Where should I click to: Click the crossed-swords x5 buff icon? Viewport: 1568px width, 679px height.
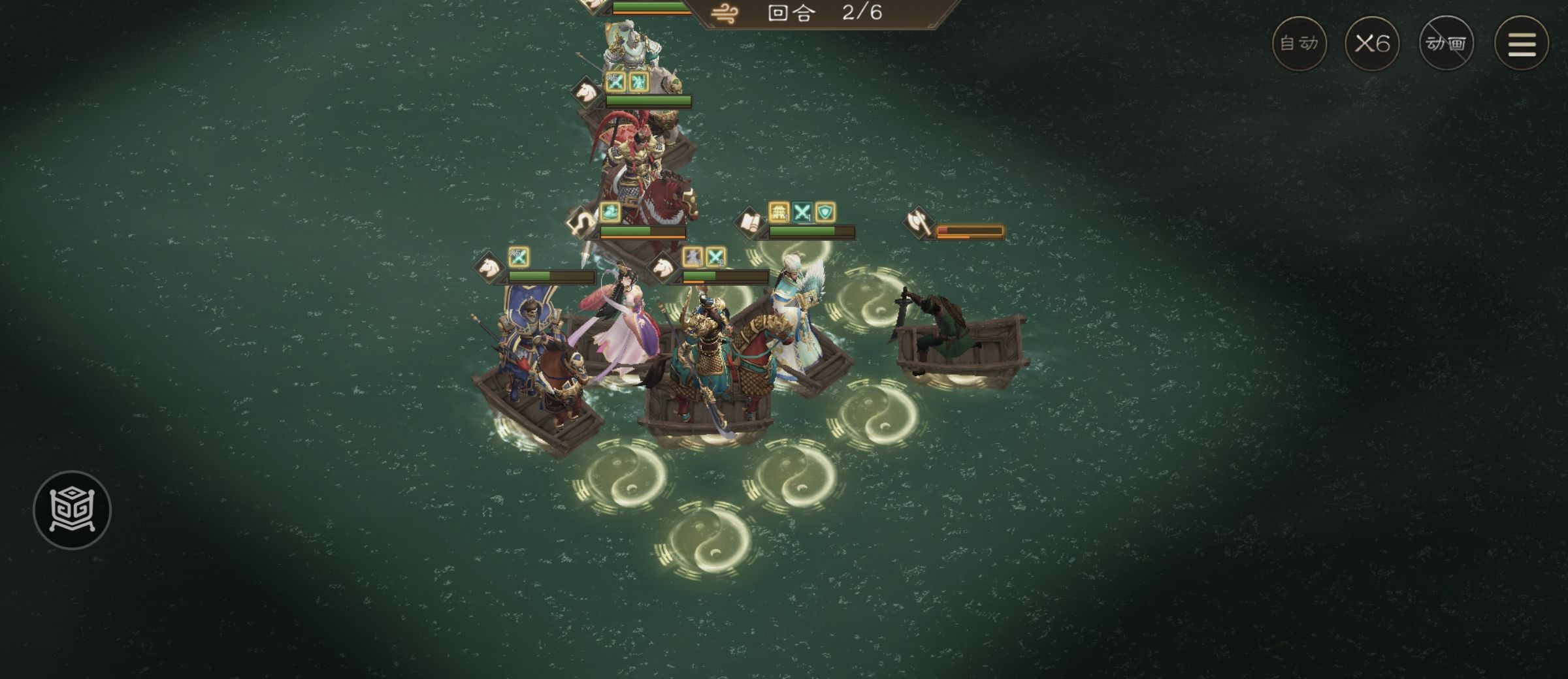tap(518, 257)
